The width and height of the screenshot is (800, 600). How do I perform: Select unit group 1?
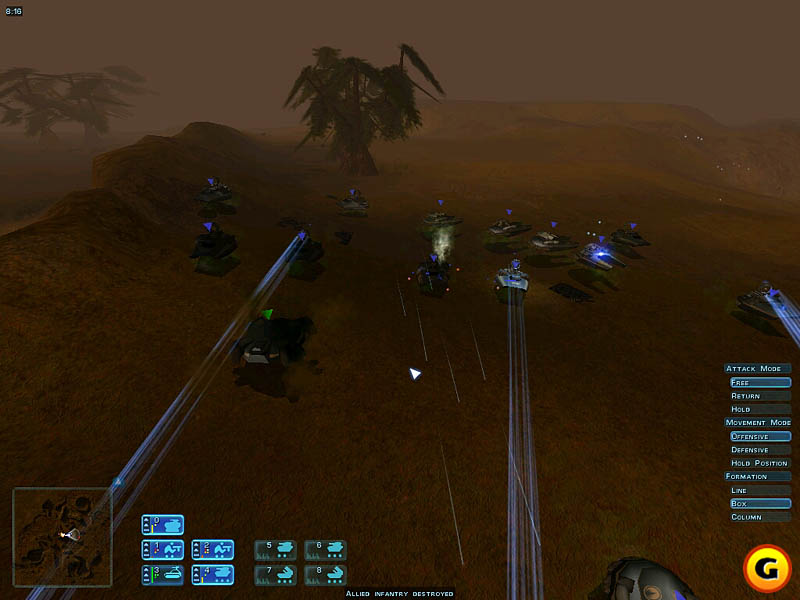coord(162,549)
